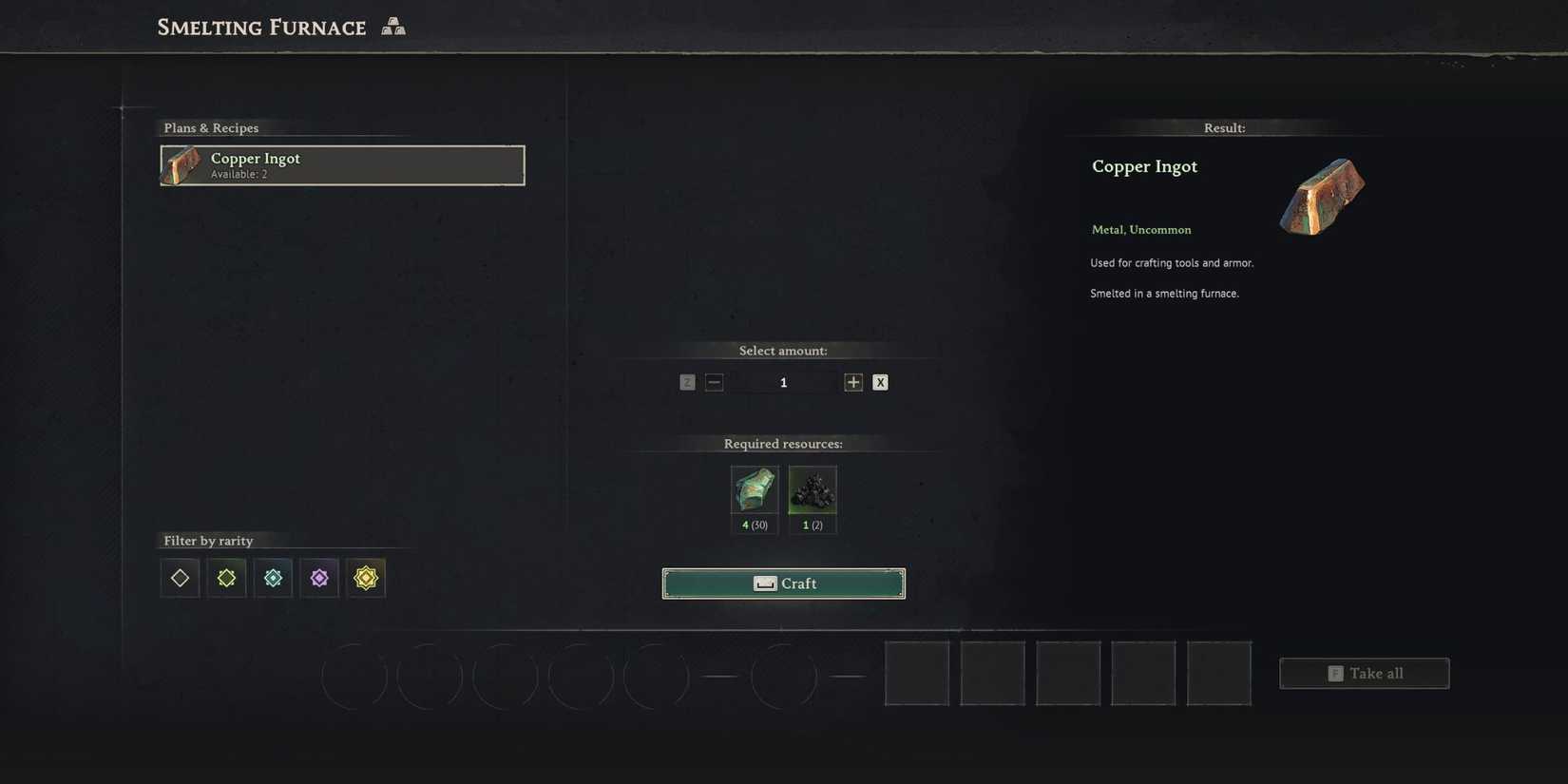Click an empty circular smelting slot
The height and width of the screenshot is (784, 1568).
point(354,676)
